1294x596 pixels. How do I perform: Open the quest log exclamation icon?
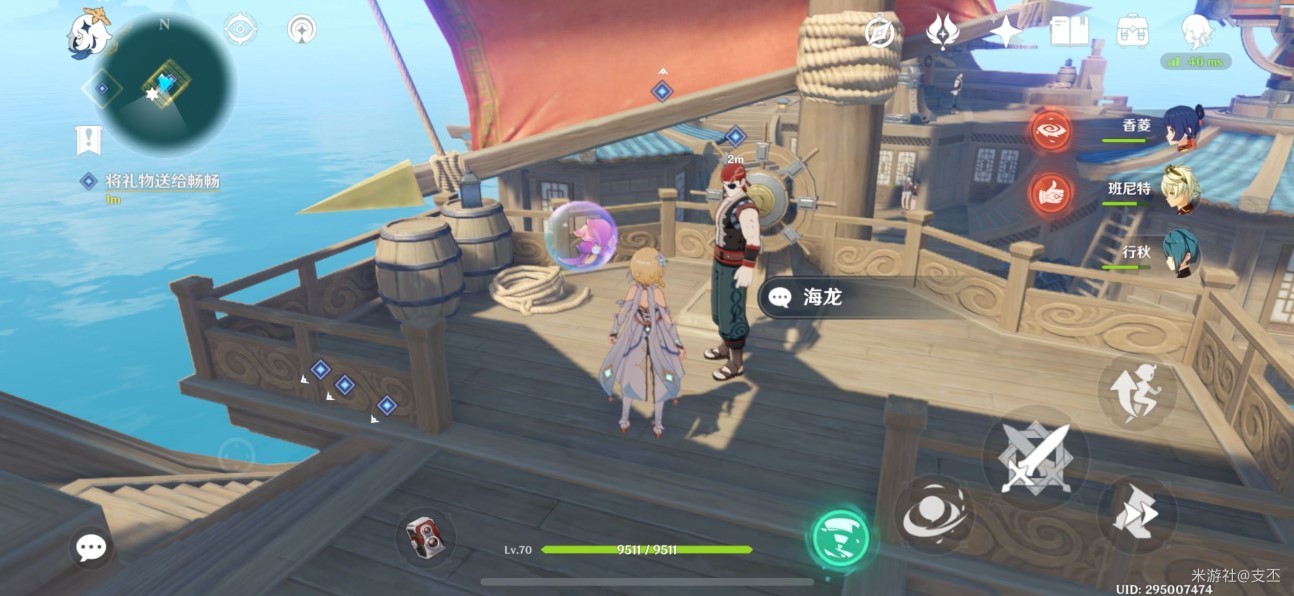point(89,140)
